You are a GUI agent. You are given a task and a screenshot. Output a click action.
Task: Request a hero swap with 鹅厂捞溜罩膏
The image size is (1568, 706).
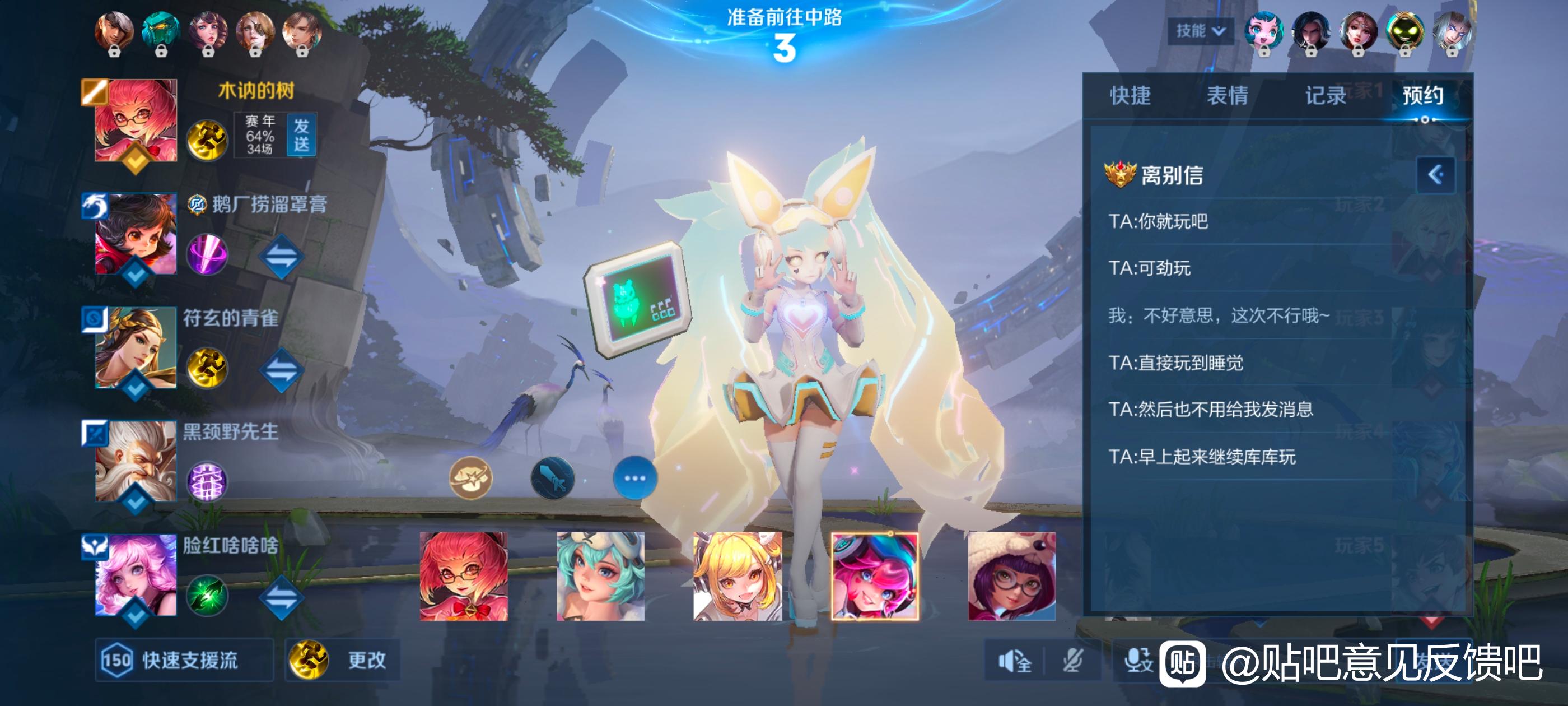click(281, 256)
